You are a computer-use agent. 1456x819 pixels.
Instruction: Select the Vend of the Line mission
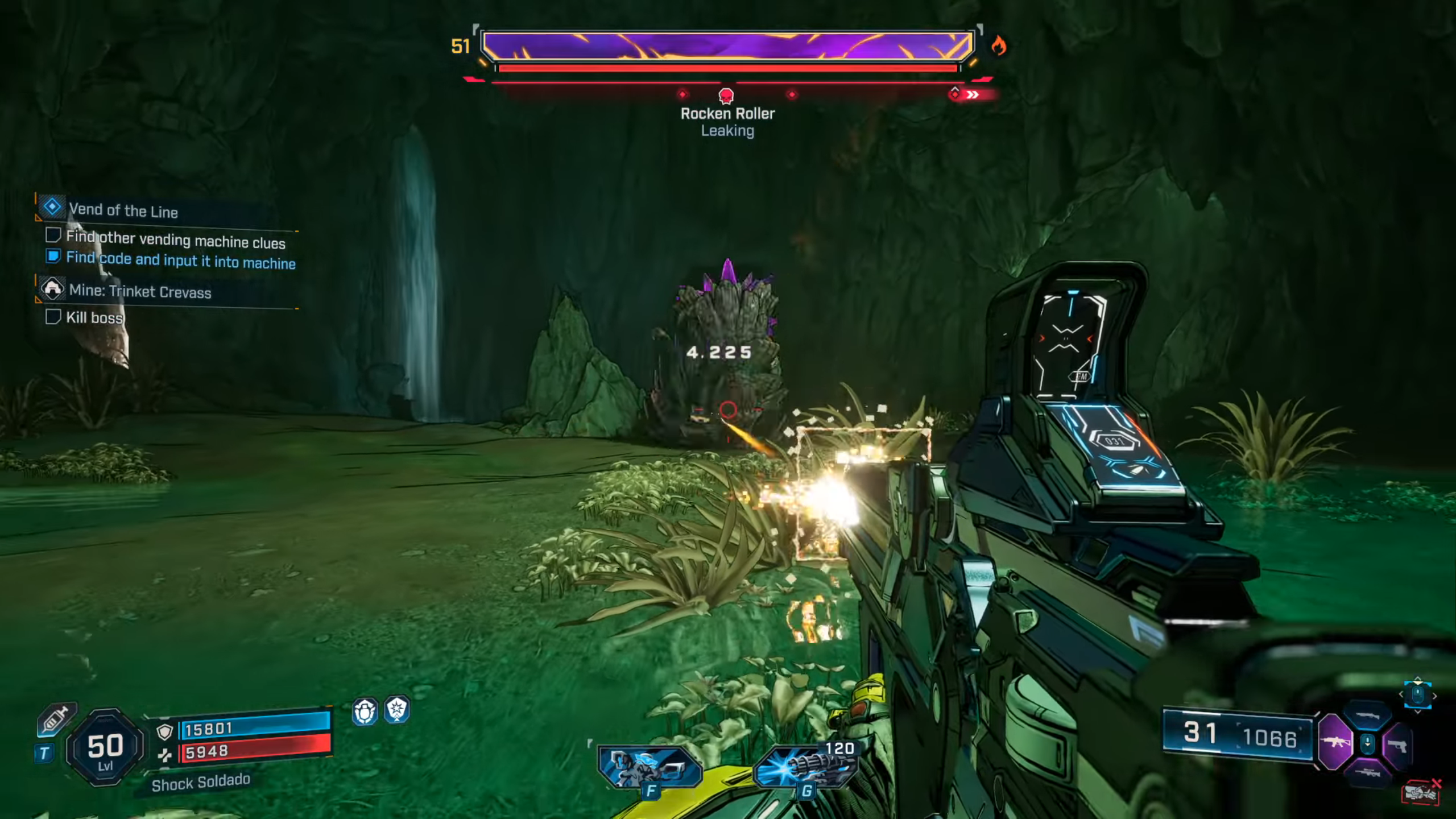tap(123, 211)
